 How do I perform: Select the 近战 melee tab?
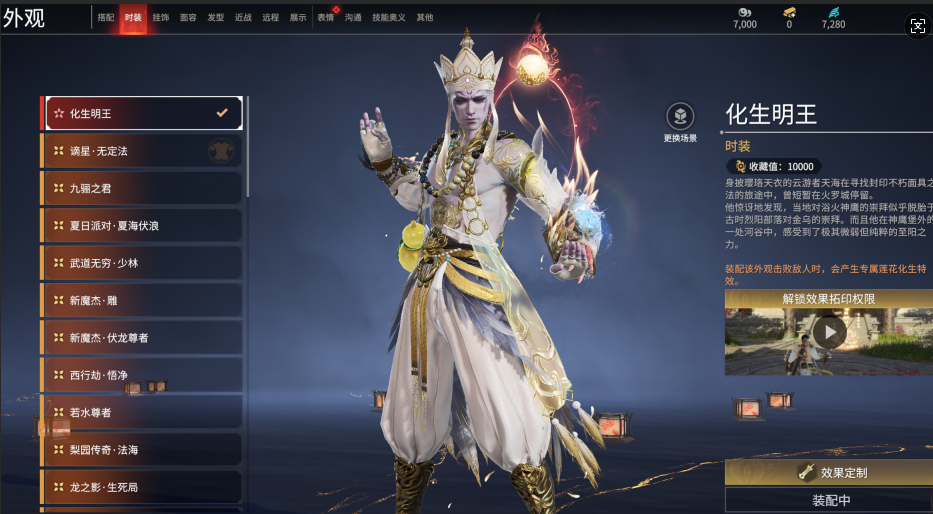pyautogui.click(x=243, y=18)
